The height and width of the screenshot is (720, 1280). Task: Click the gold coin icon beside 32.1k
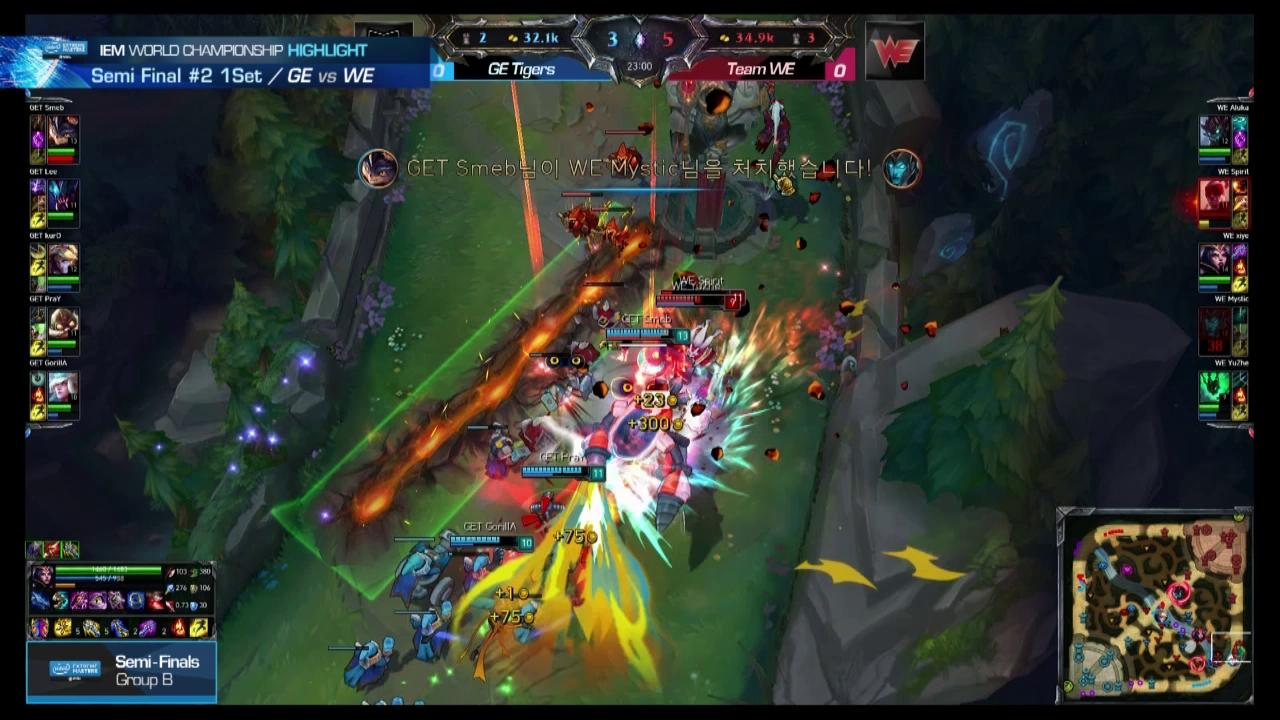512,37
